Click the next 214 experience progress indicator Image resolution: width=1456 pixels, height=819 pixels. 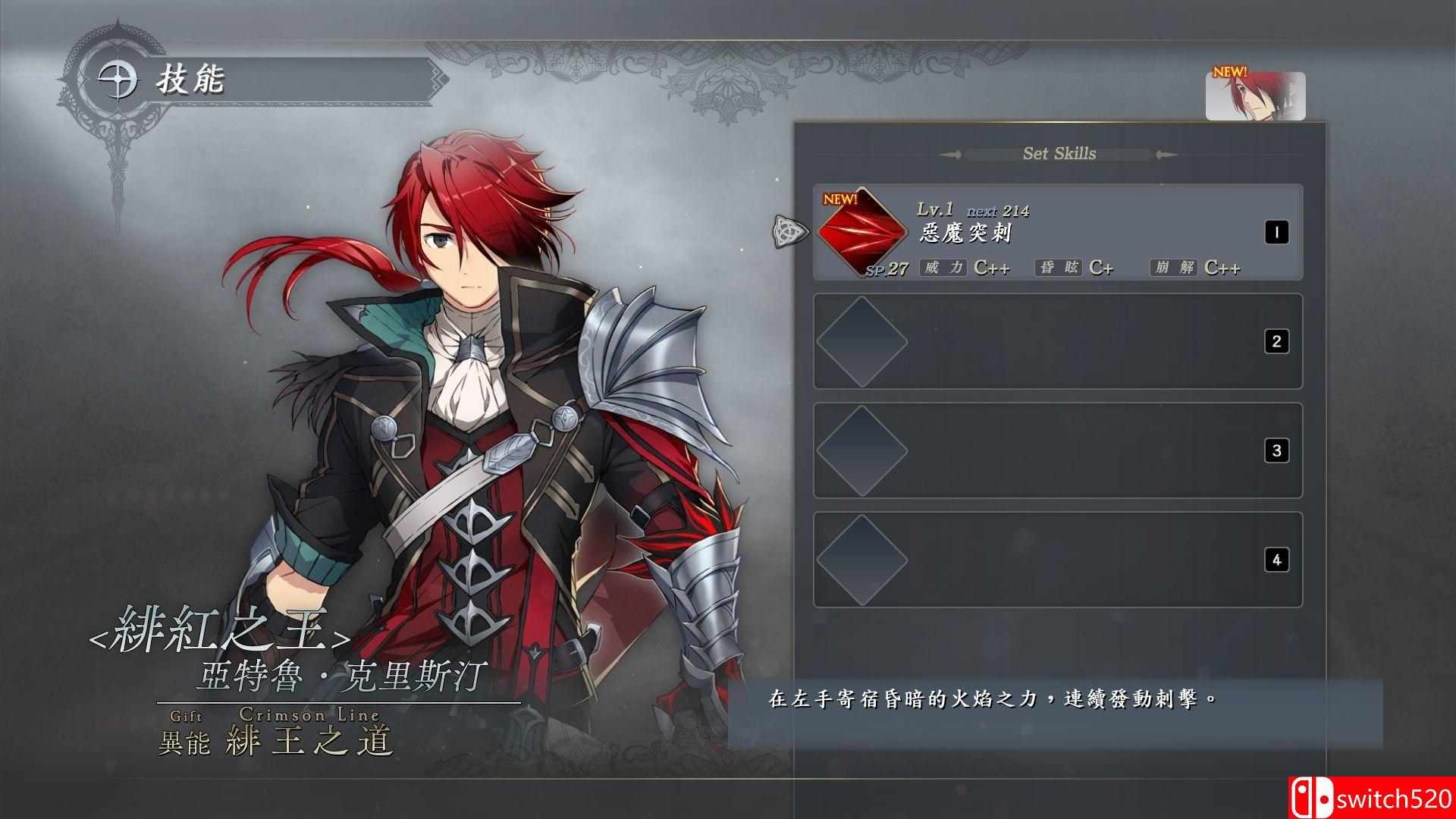point(997,212)
